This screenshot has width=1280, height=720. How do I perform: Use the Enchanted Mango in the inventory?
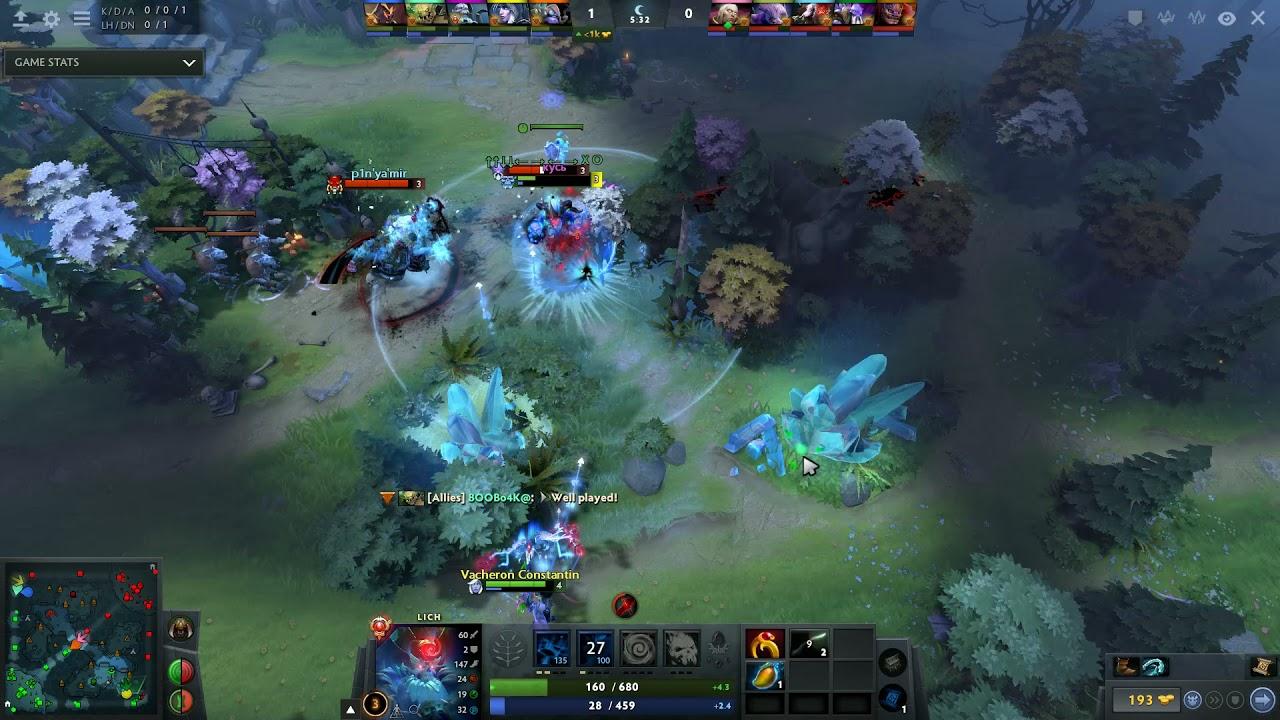[766, 676]
